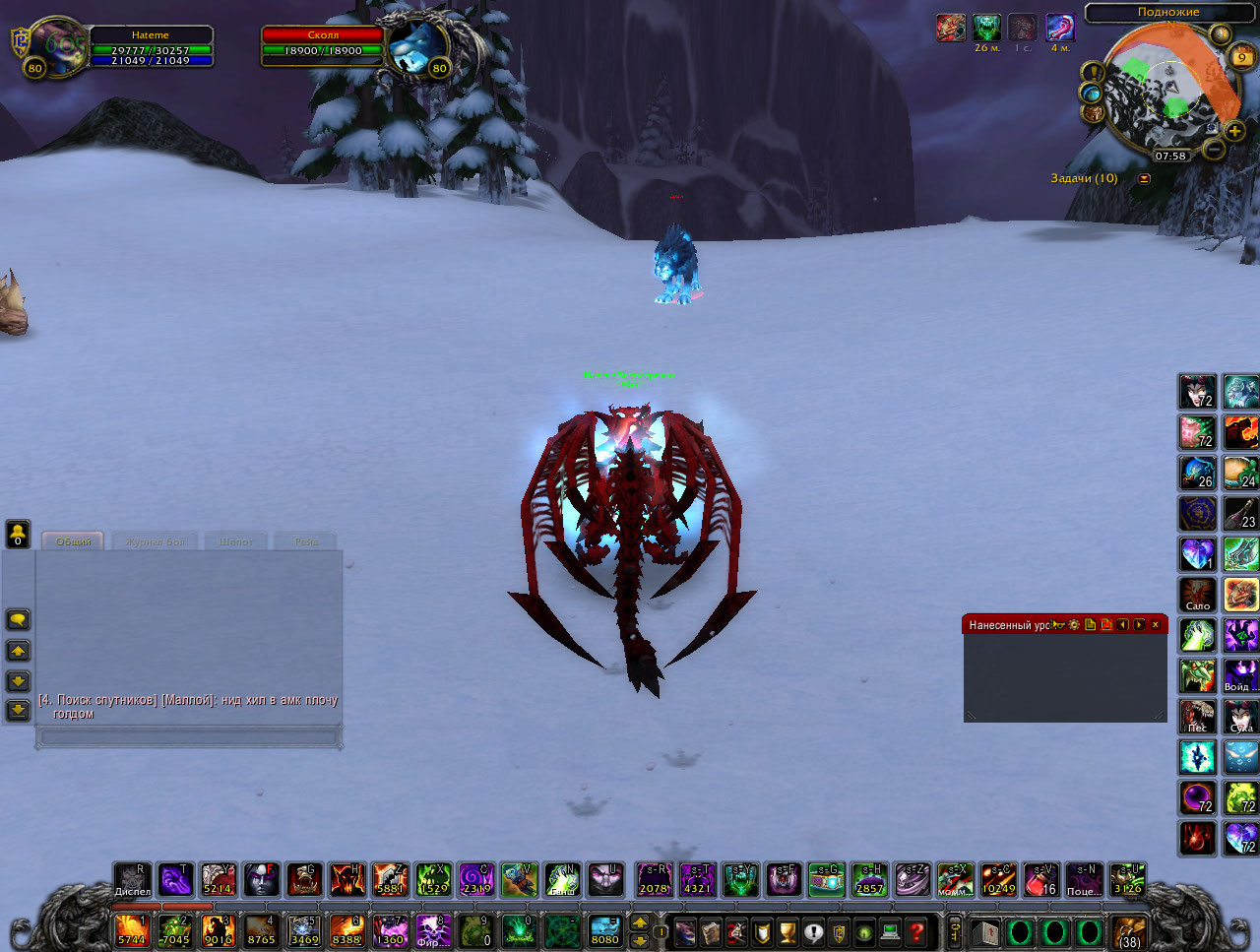Open the achievements goblet micro button
This screenshot has width=1260, height=952.
coord(787,931)
